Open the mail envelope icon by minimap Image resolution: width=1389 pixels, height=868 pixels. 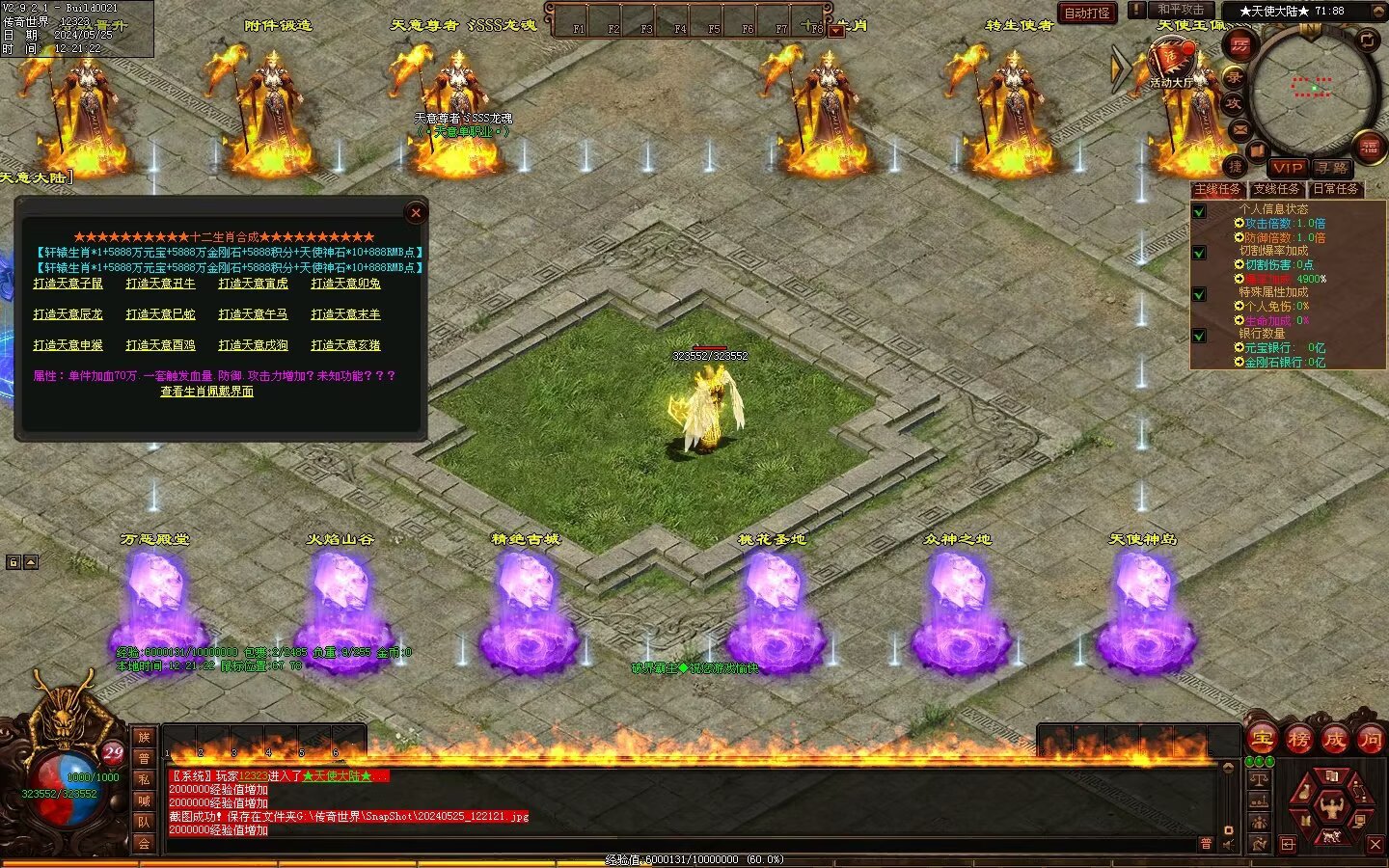1240,129
